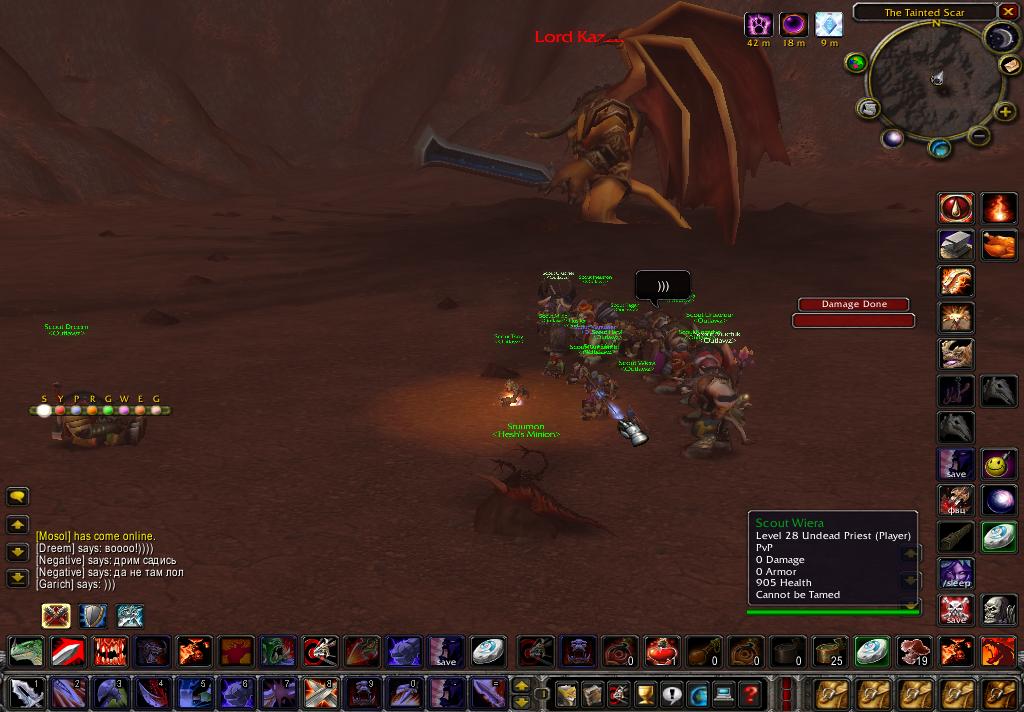Use the item slot showing 25 count
The width and height of the screenshot is (1024, 712).
(x=829, y=651)
